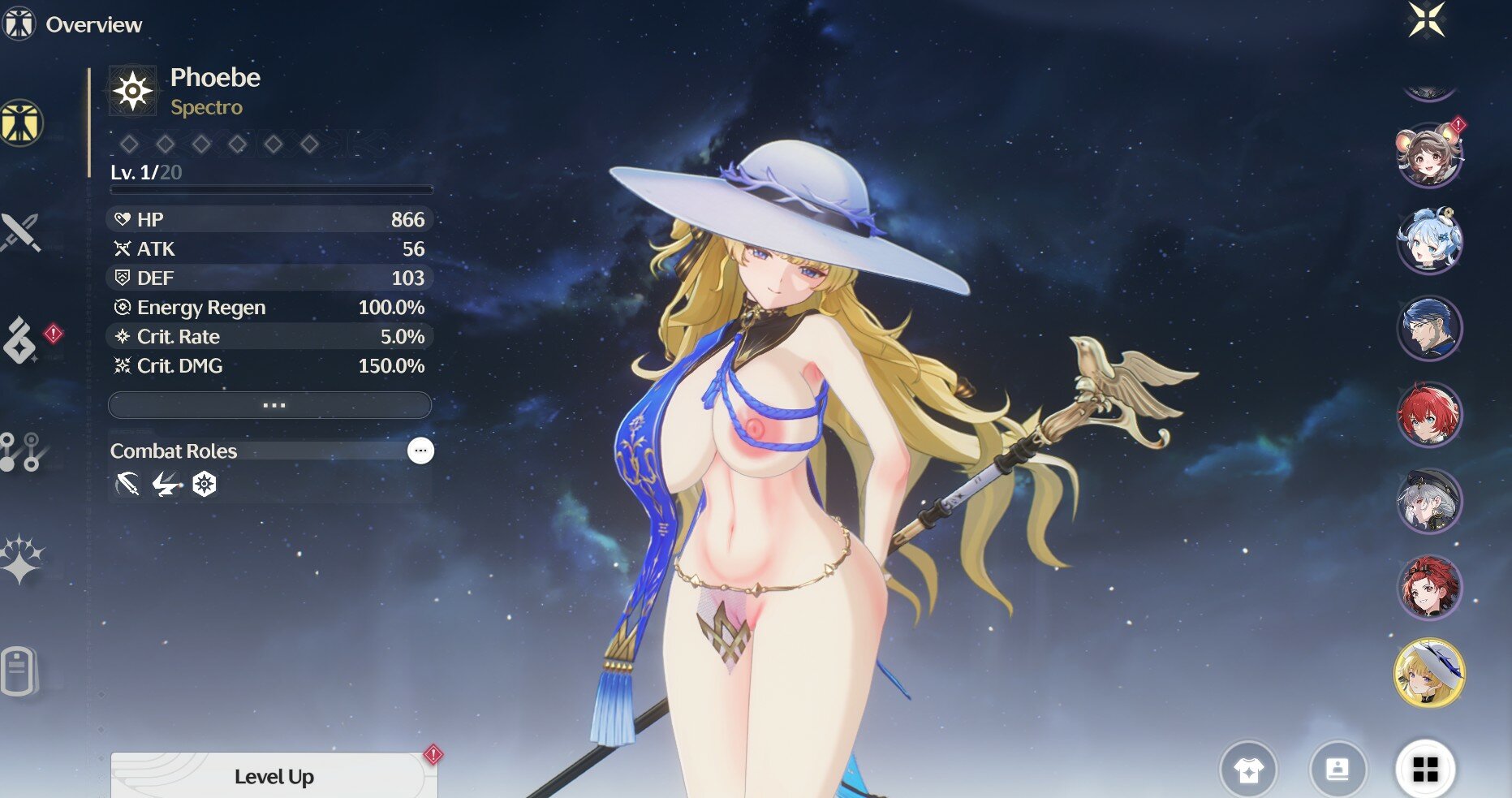The height and width of the screenshot is (798, 1512).
Task: Open the four-square grid view button
Action: pos(1425,769)
